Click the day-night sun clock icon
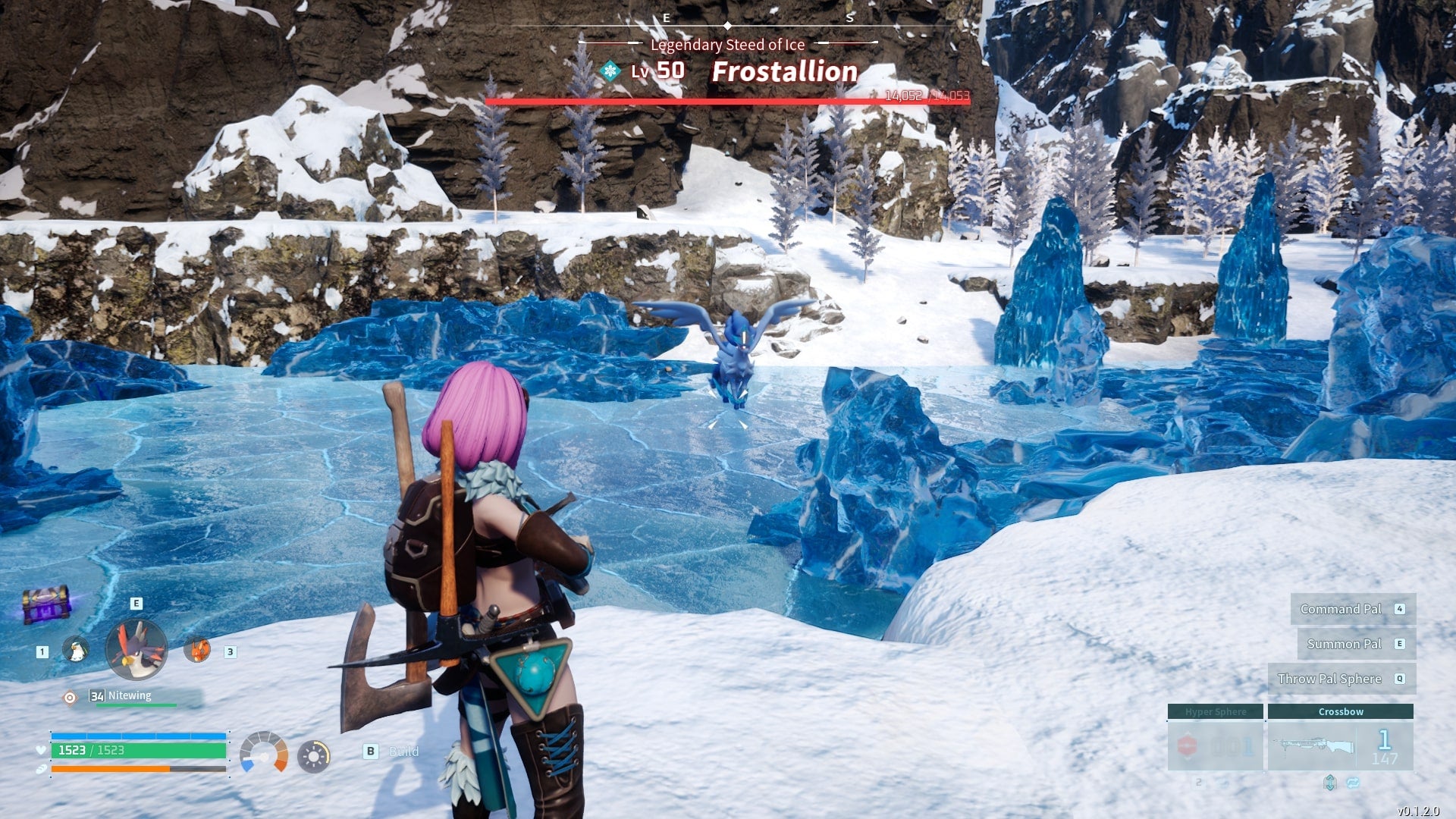This screenshot has height=819, width=1456. pyautogui.click(x=313, y=756)
